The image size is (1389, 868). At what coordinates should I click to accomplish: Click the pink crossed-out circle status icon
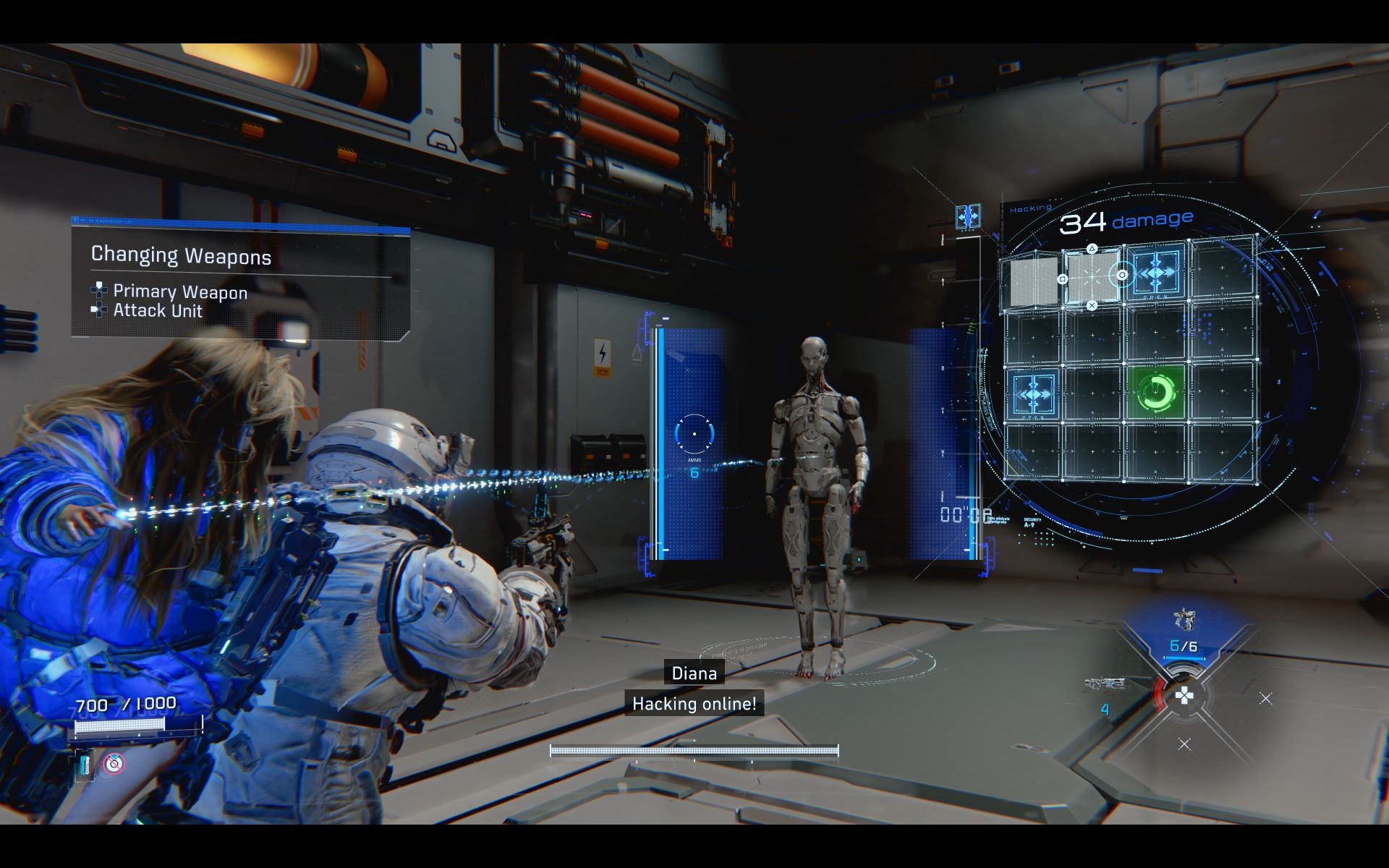[x=113, y=763]
